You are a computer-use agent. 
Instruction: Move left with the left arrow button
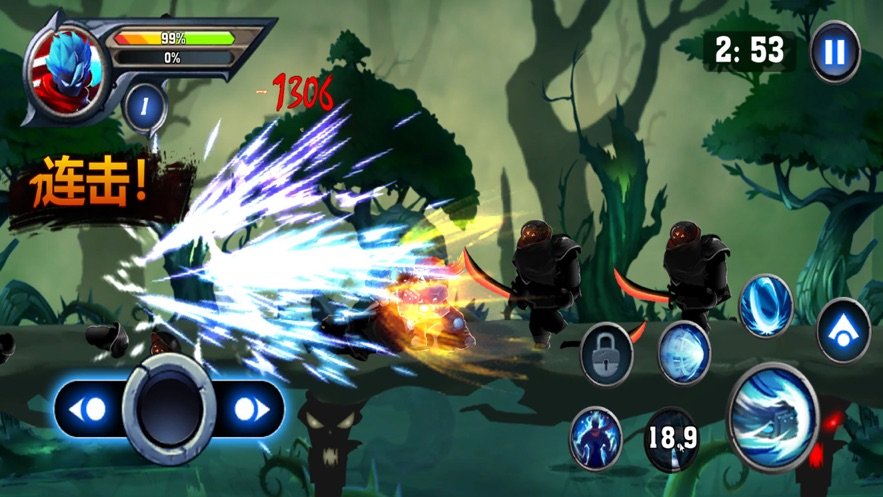(x=89, y=410)
